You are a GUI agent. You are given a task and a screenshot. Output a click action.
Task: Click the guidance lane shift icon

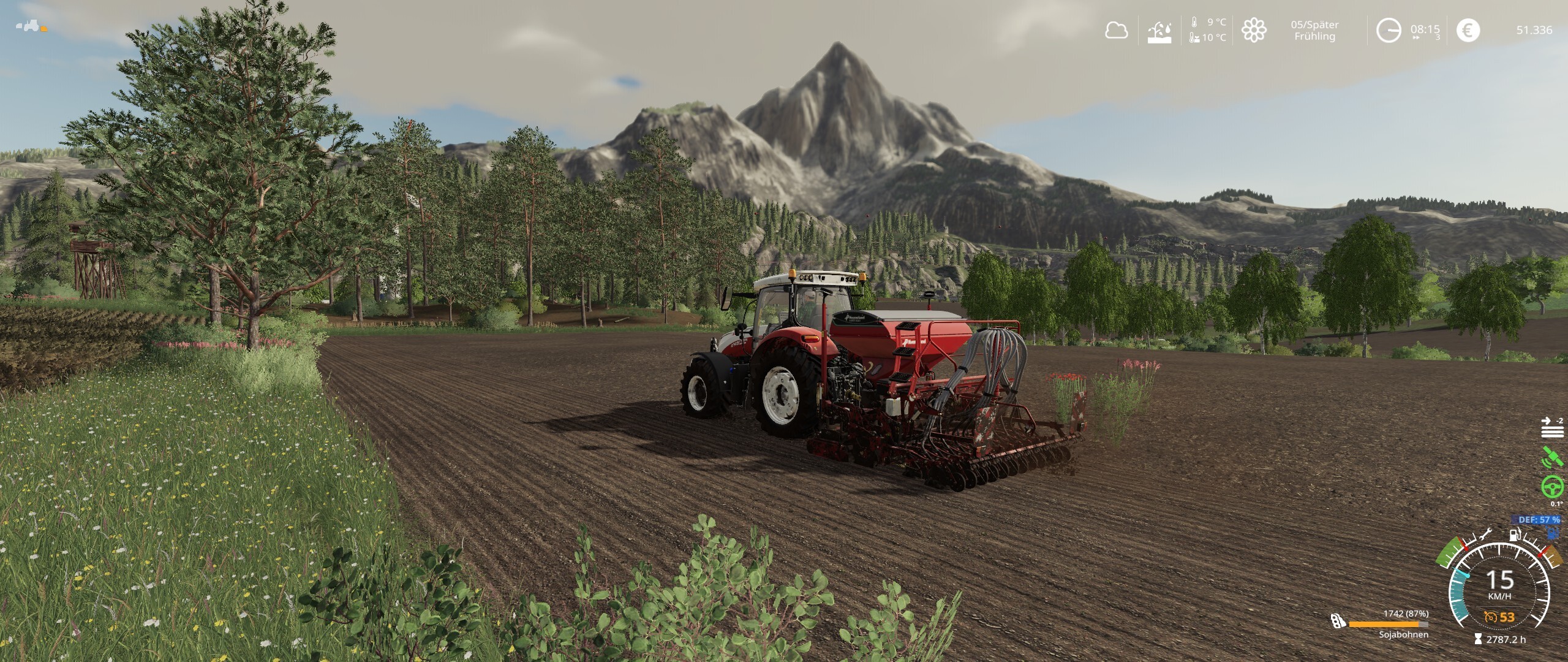pyautogui.click(x=1552, y=428)
